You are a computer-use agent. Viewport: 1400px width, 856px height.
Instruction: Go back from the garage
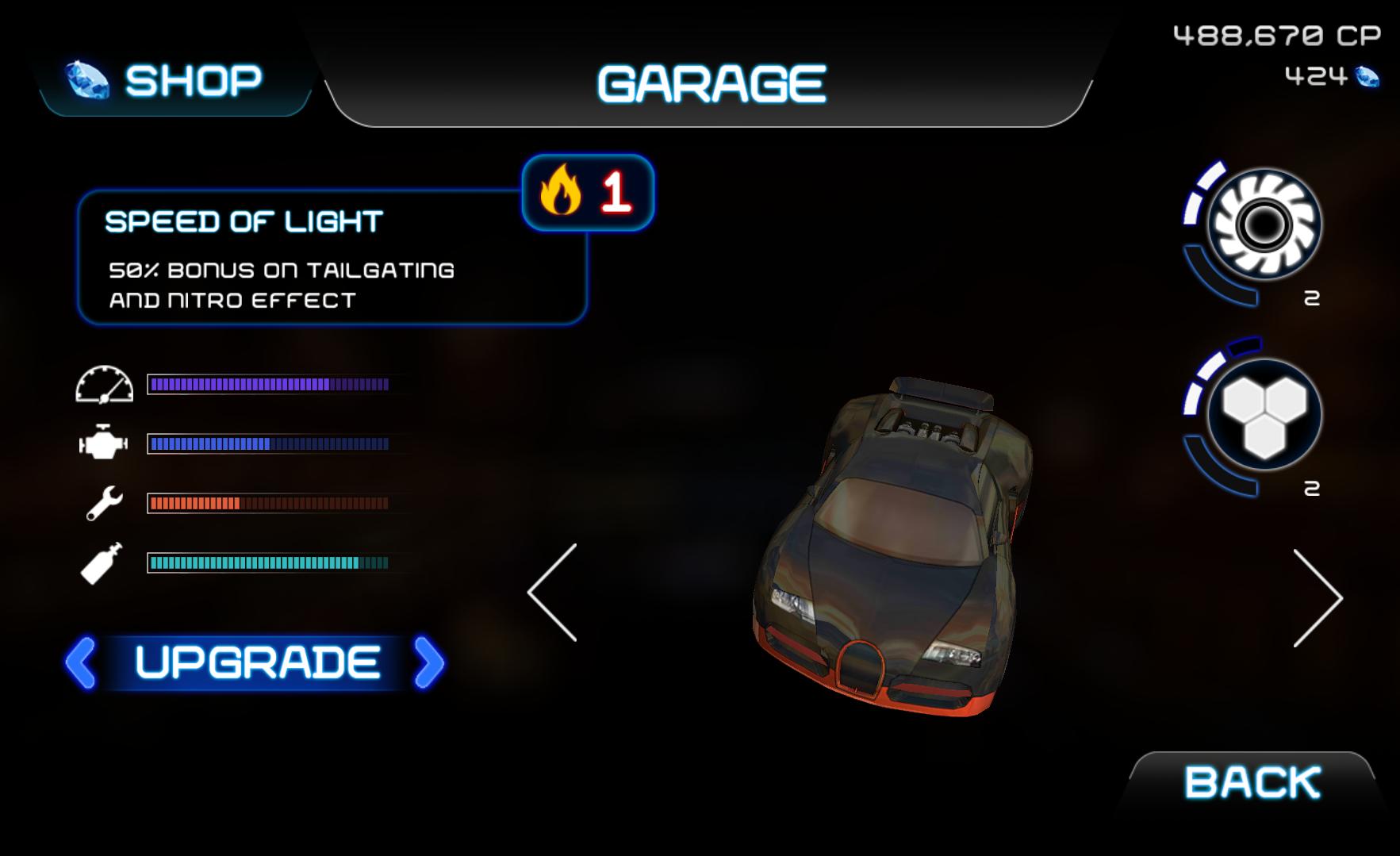click(1252, 783)
